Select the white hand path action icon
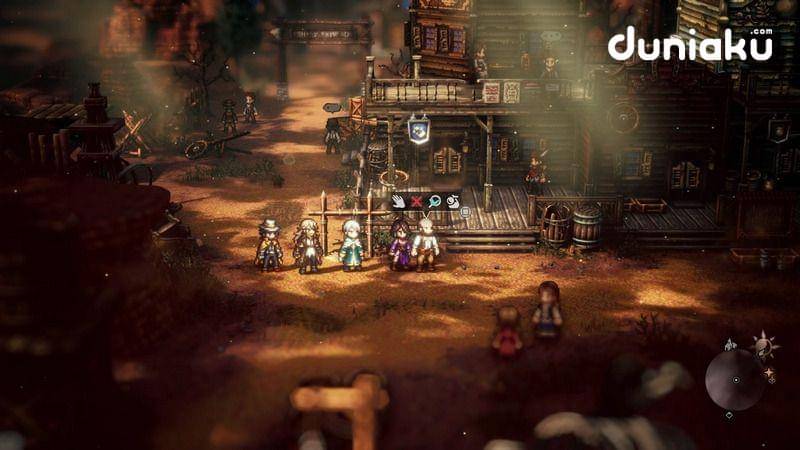Image resolution: width=800 pixels, height=450 pixels. (399, 201)
